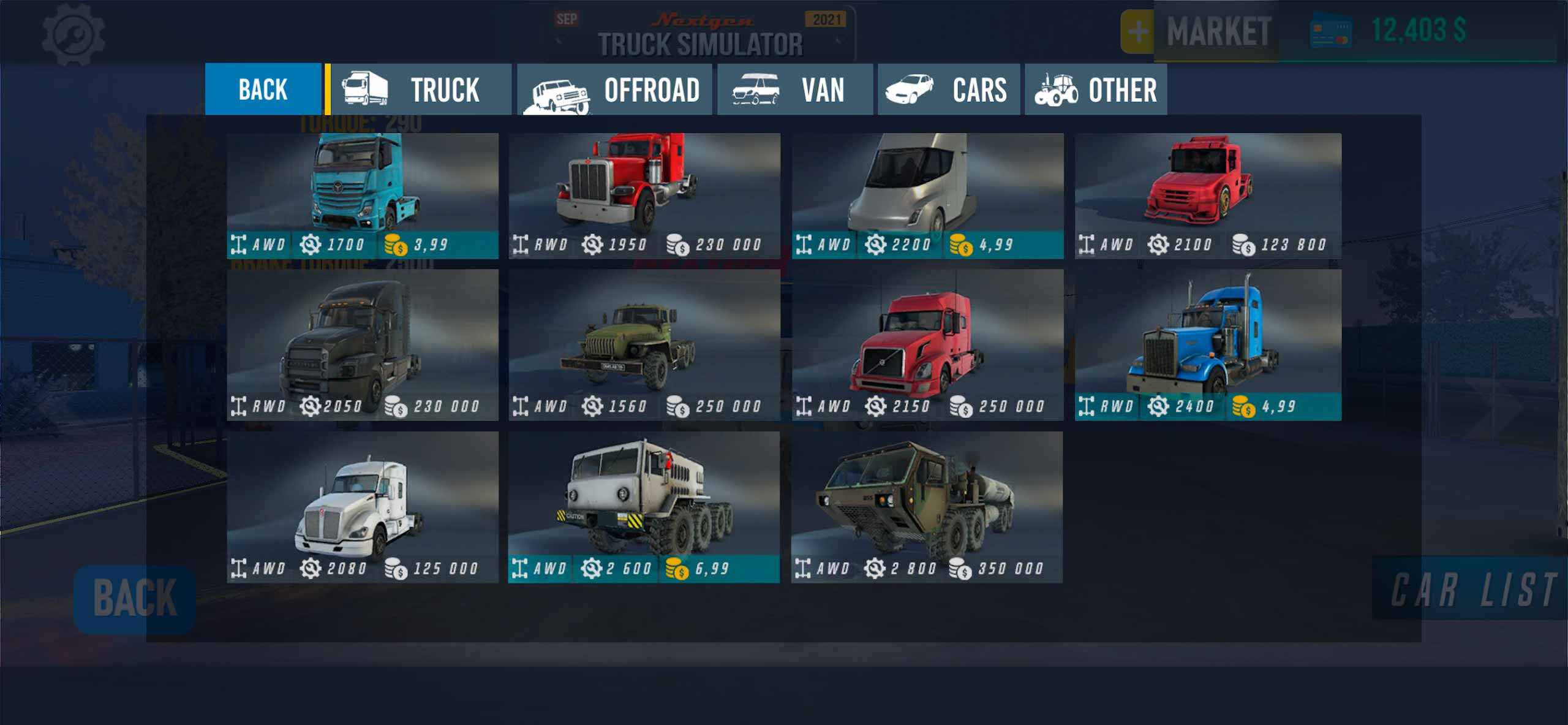Show the CARS category

pyautogui.click(x=948, y=89)
